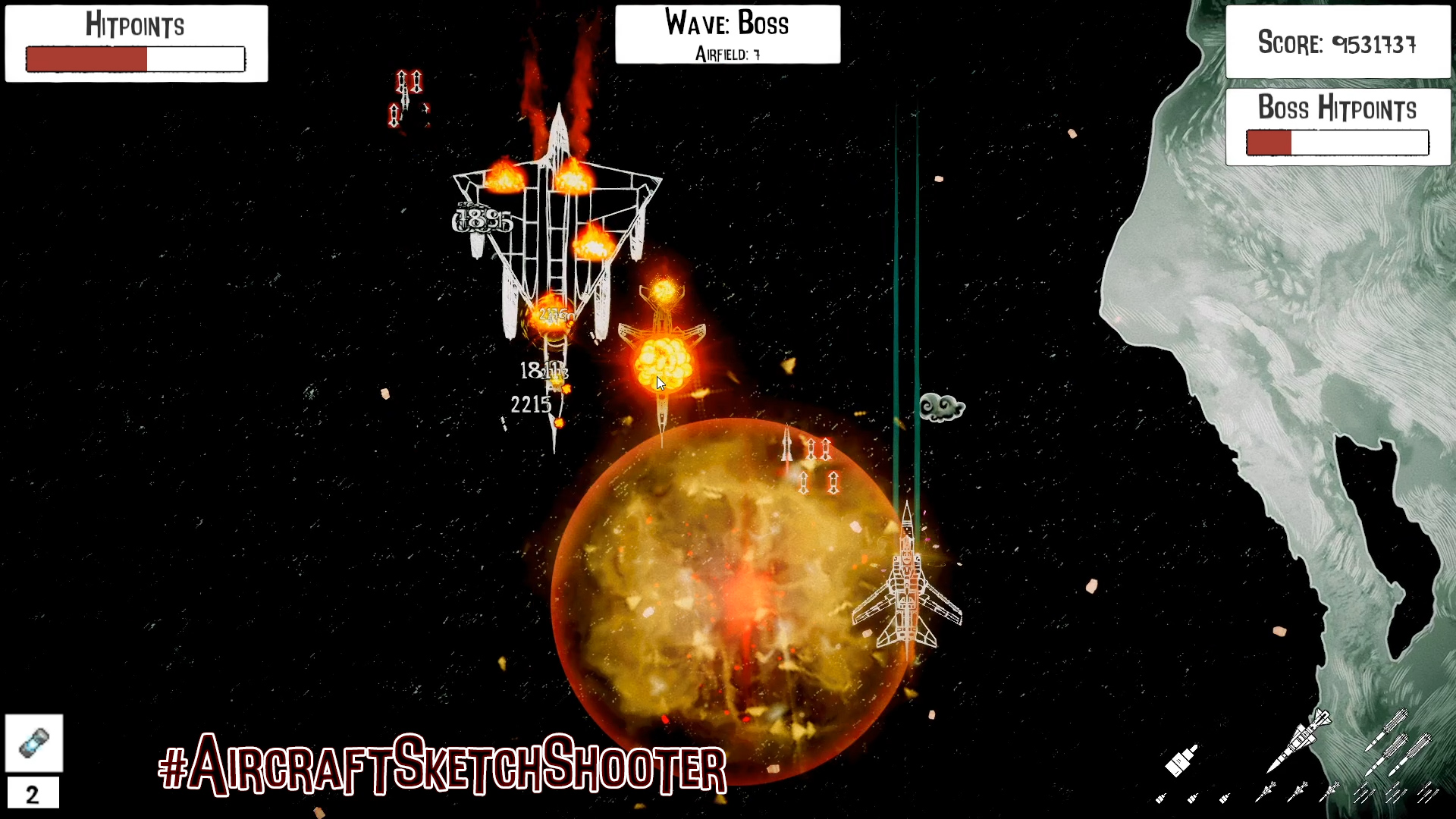The image size is (1456, 819).
Task: Click the leftmost small rocket icon in the arsenal
Action: (x=1160, y=798)
